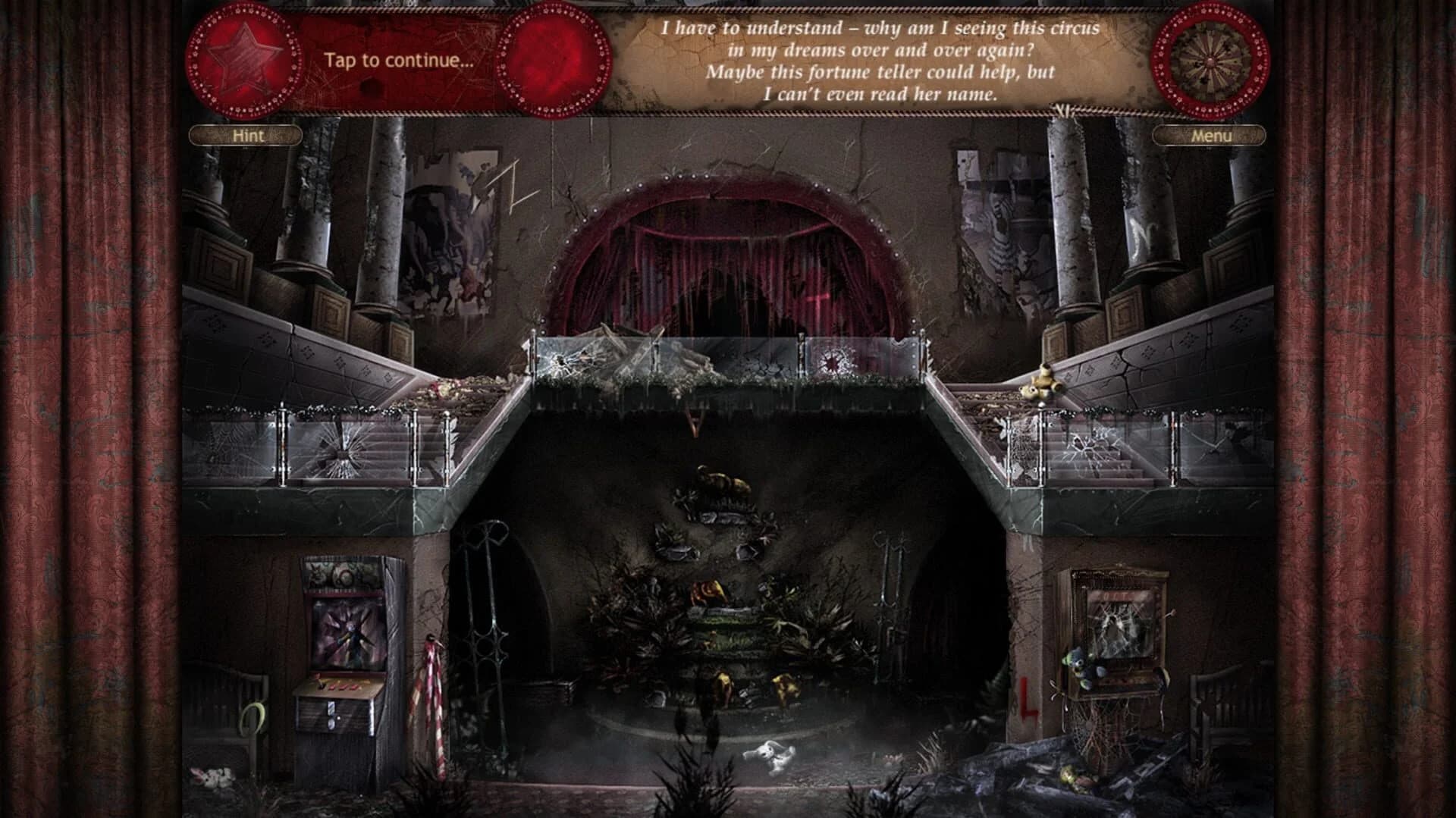Image resolution: width=1456 pixels, height=818 pixels.
Task: Open the Menu button
Action: pyautogui.click(x=1210, y=136)
